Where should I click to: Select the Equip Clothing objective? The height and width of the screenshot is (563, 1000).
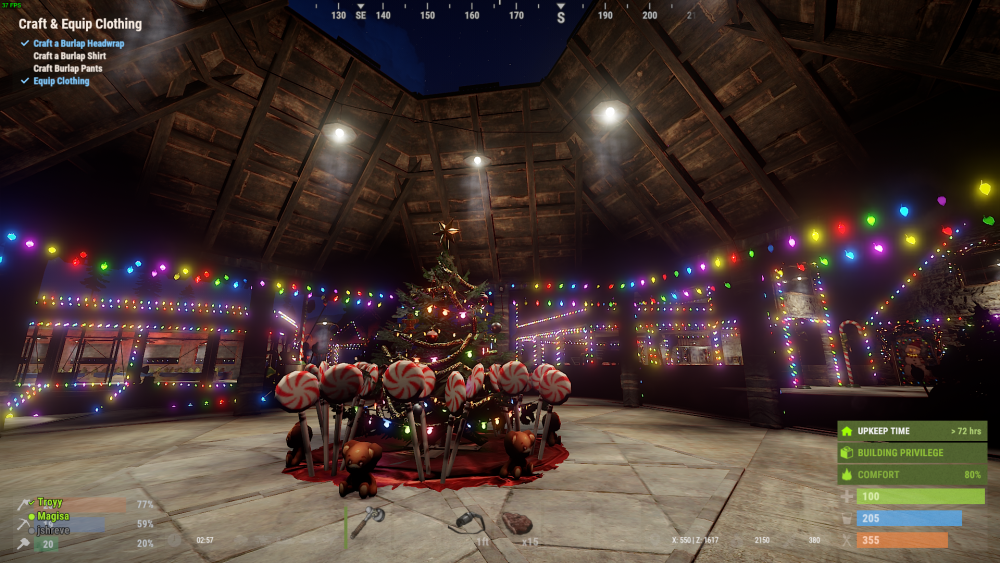coord(61,82)
